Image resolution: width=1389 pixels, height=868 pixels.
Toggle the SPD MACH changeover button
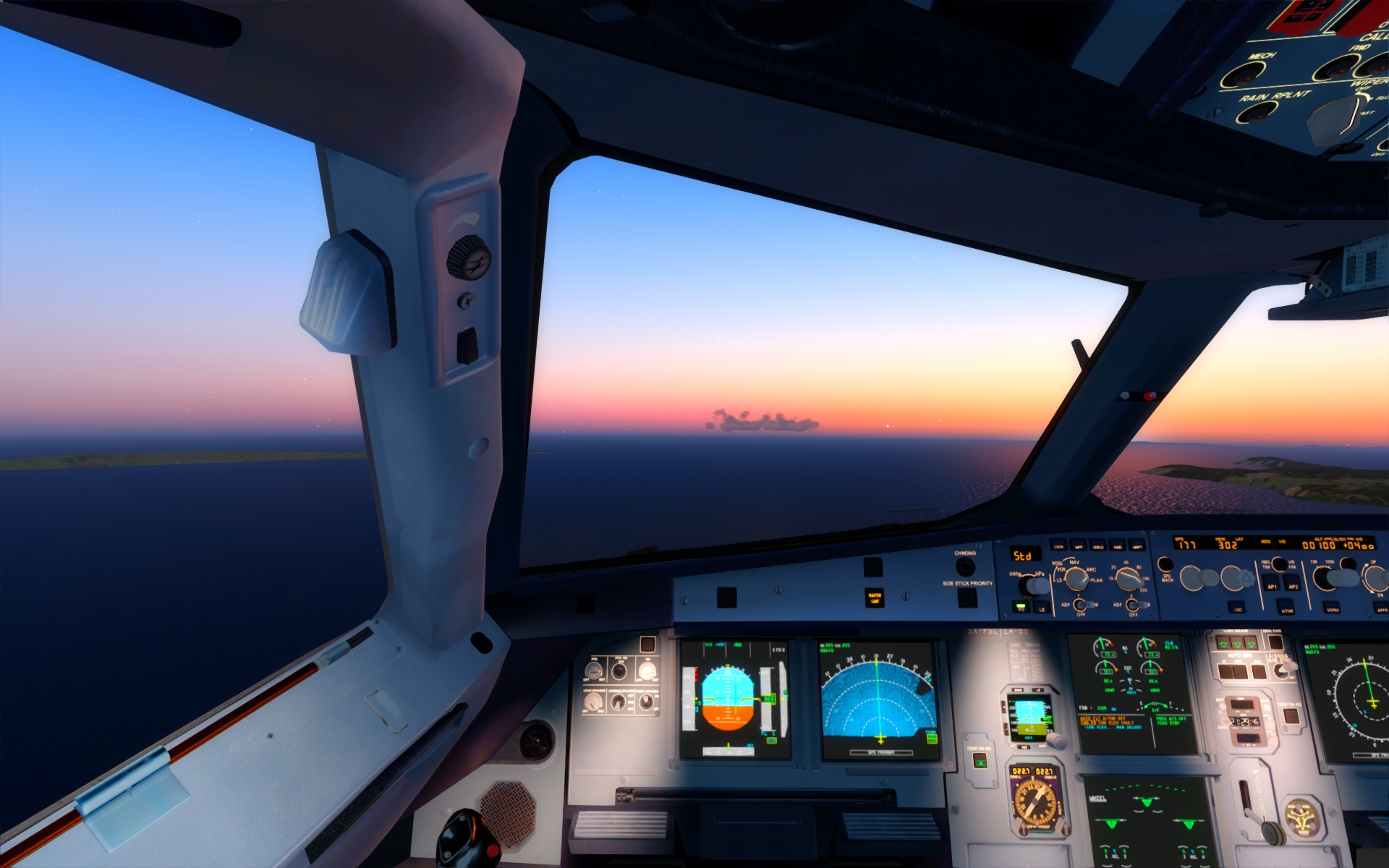pos(1165,565)
